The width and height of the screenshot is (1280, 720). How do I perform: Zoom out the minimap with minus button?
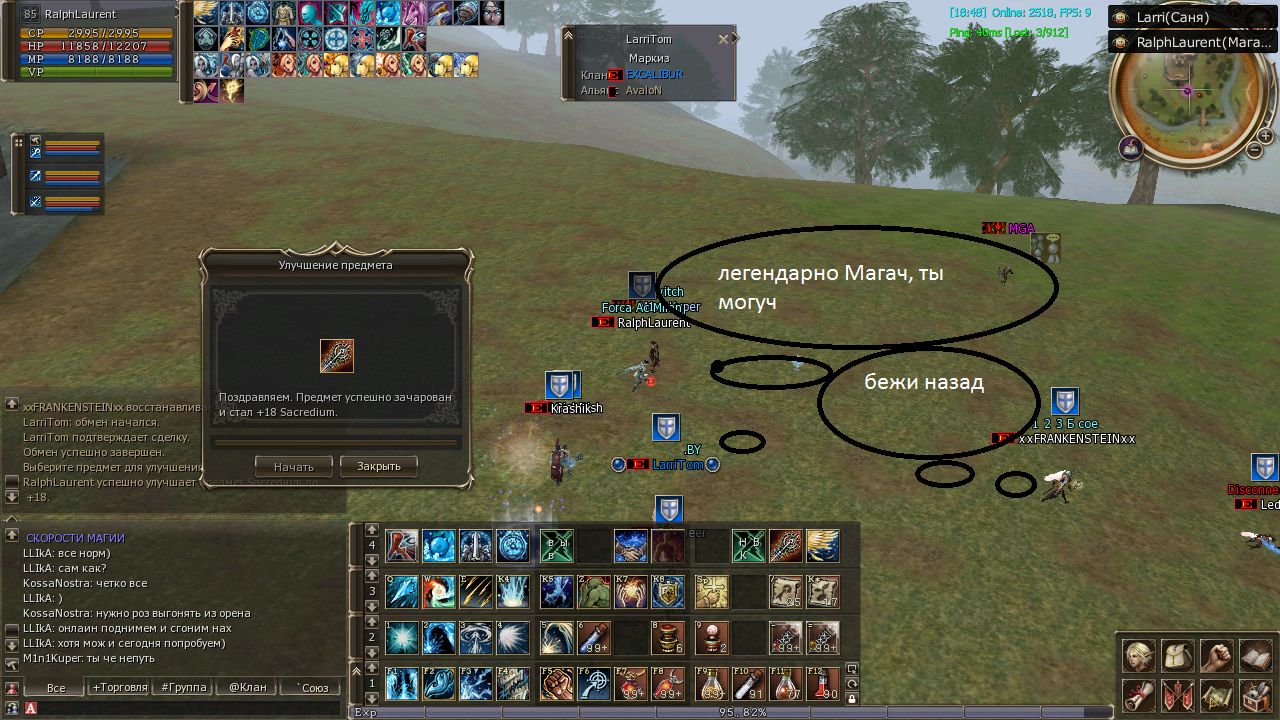(1254, 150)
